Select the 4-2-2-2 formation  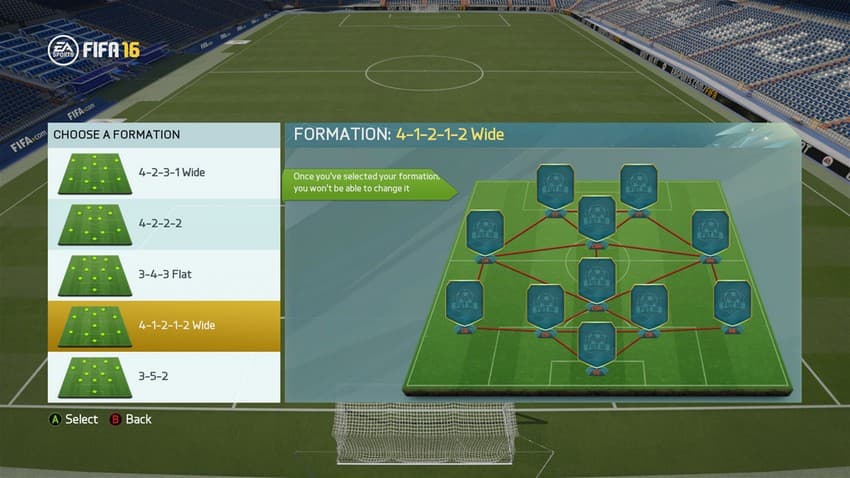[164, 224]
